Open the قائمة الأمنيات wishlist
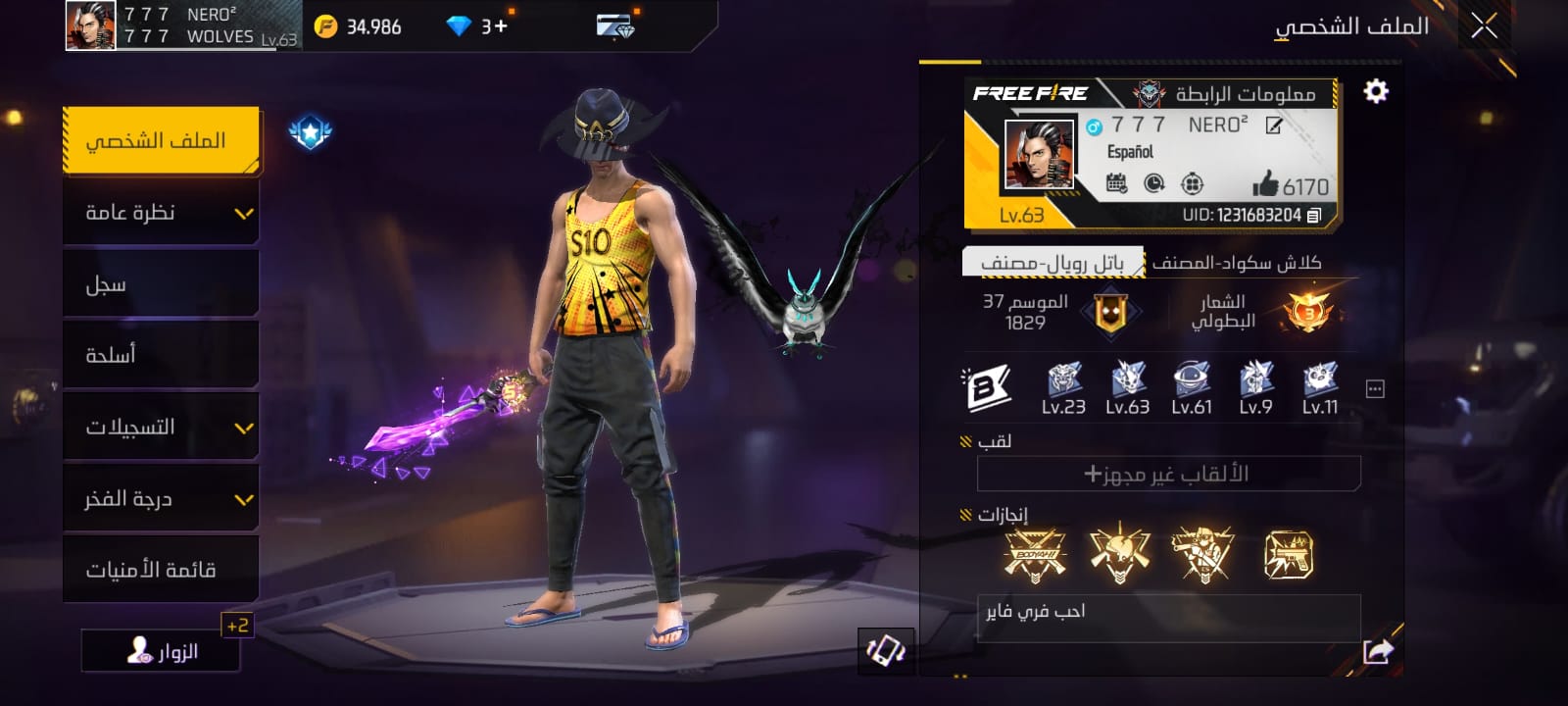Screen dimensions: 1568x706 click(161, 570)
